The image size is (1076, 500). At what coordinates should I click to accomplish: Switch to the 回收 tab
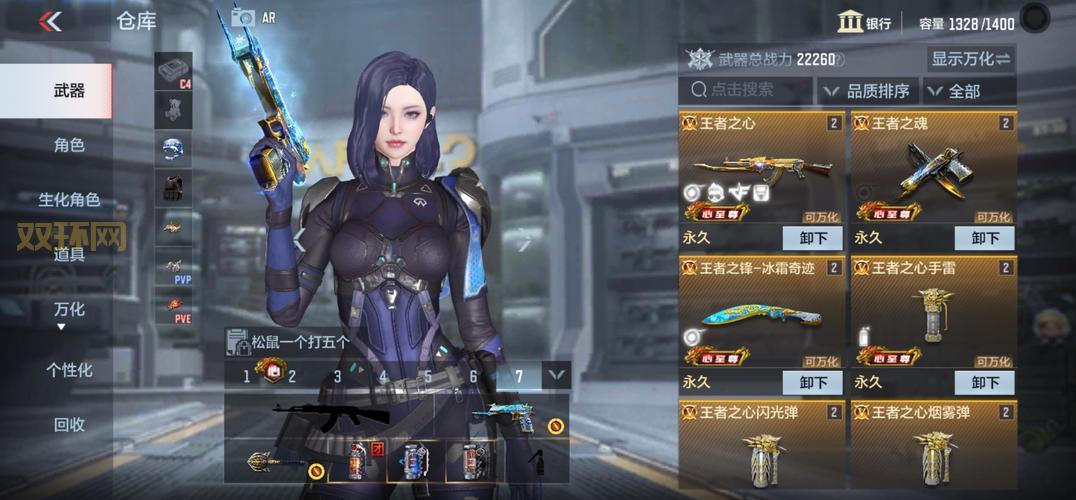point(69,425)
